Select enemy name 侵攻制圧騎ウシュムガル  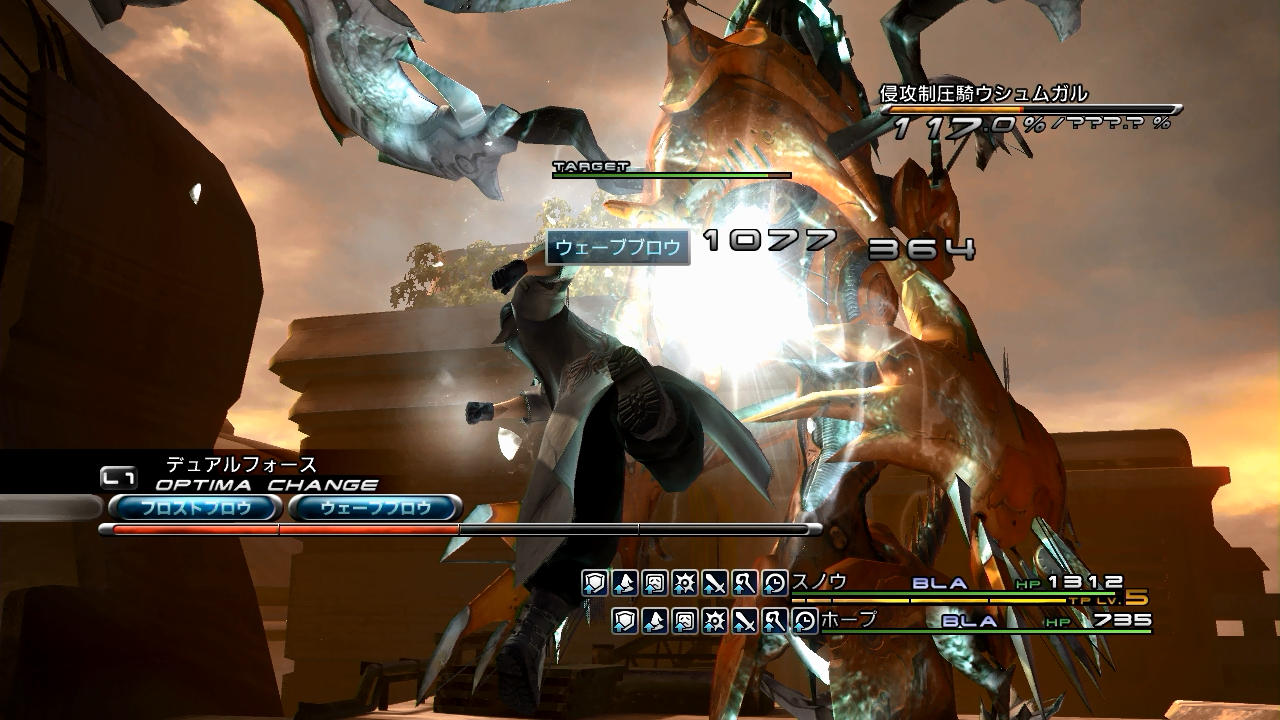pyautogui.click(x=983, y=94)
